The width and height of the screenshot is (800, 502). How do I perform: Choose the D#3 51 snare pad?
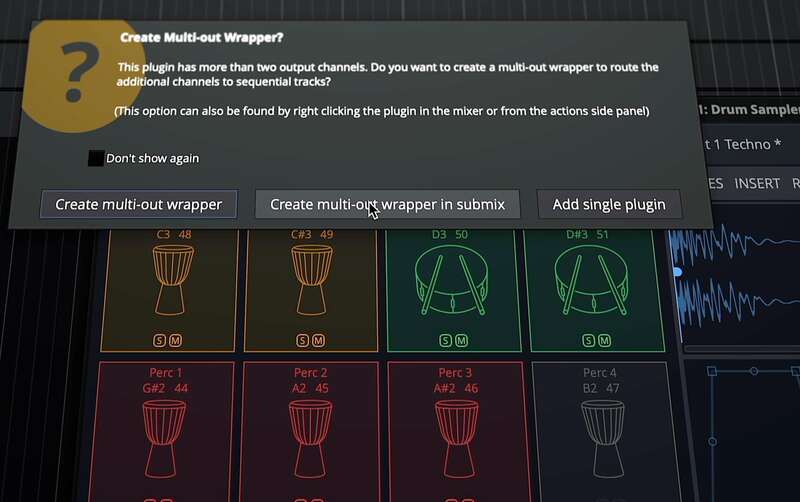595,285
